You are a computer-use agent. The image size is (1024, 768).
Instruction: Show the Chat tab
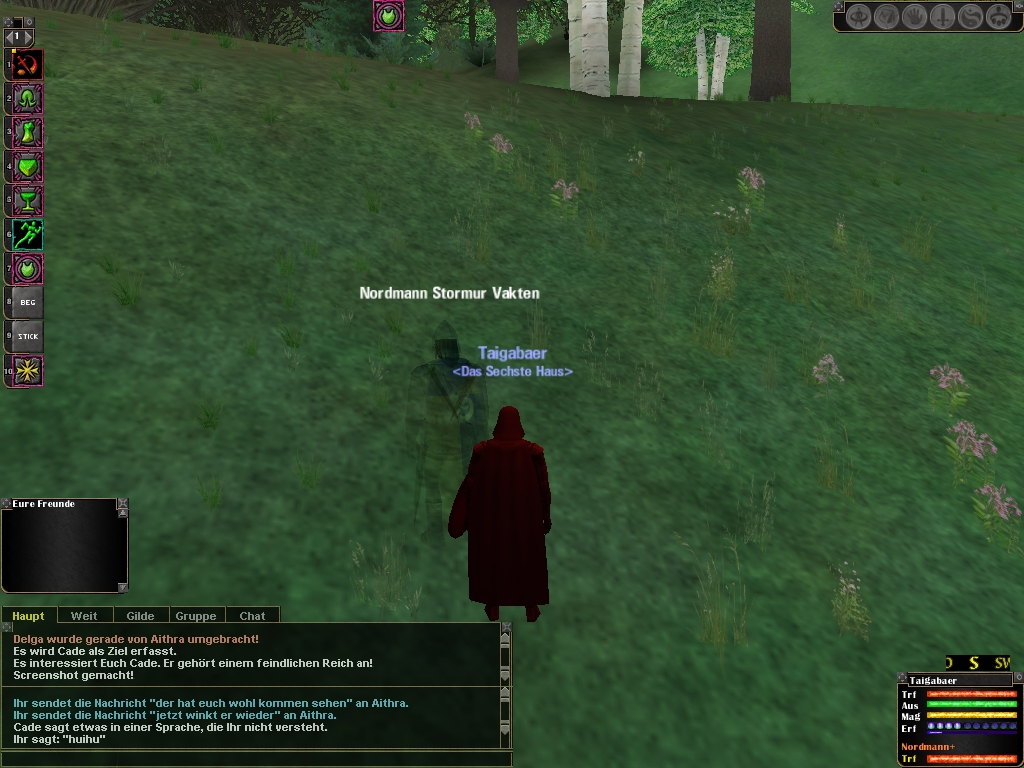pos(252,616)
